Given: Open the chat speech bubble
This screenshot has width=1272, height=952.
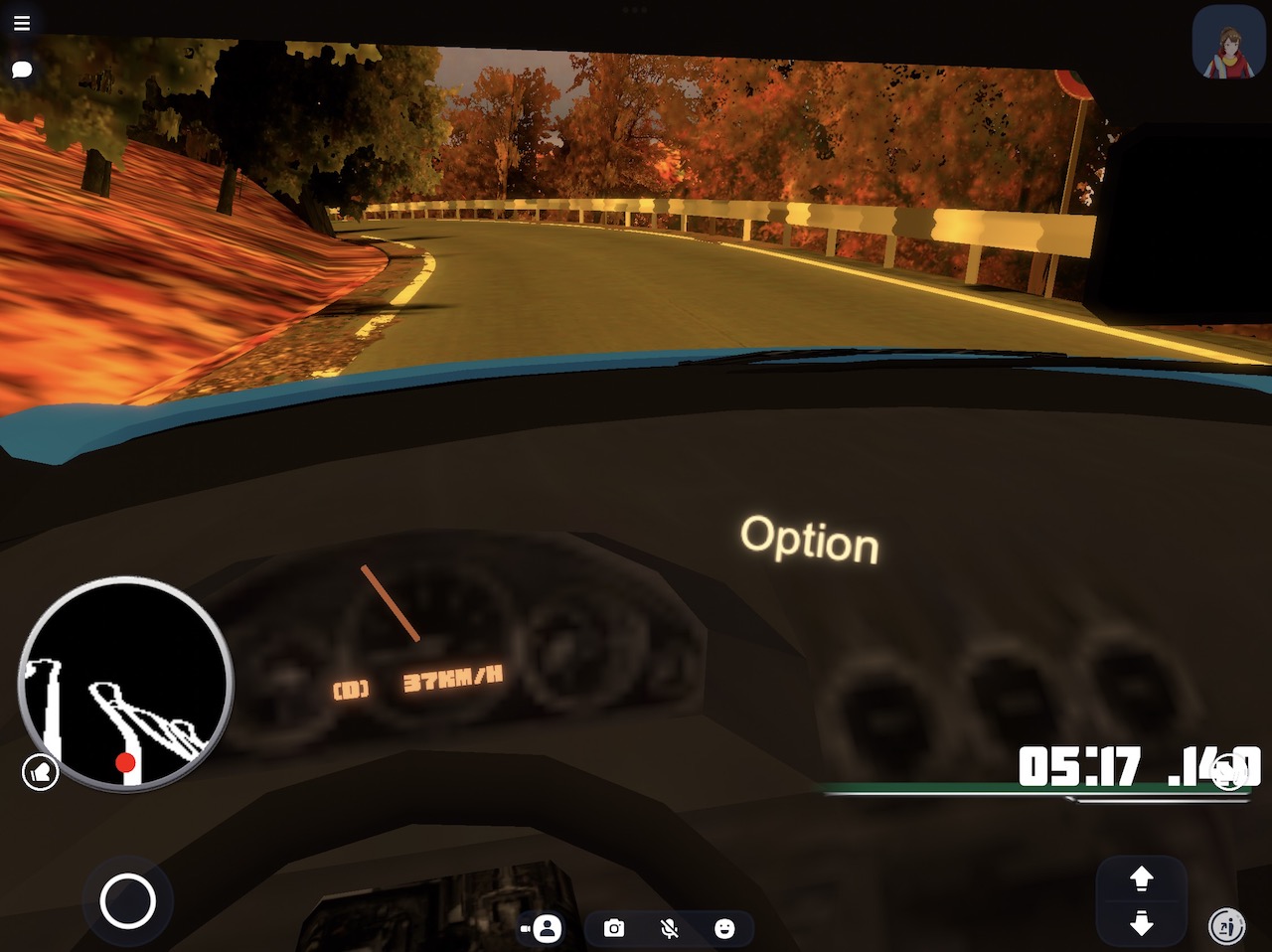Looking at the screenshot, I should click(22, 70).
